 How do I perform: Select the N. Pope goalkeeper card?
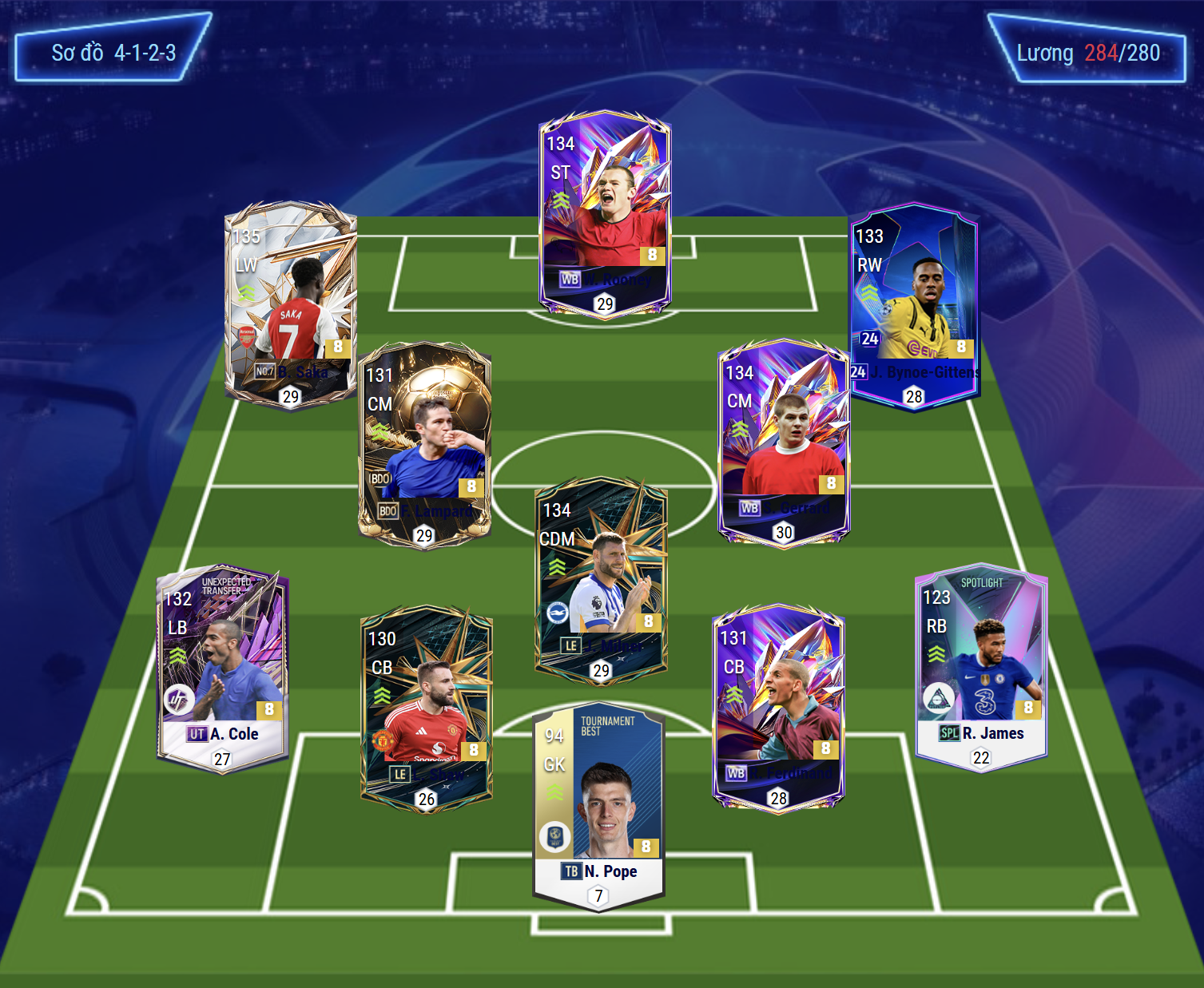(598, 808)
